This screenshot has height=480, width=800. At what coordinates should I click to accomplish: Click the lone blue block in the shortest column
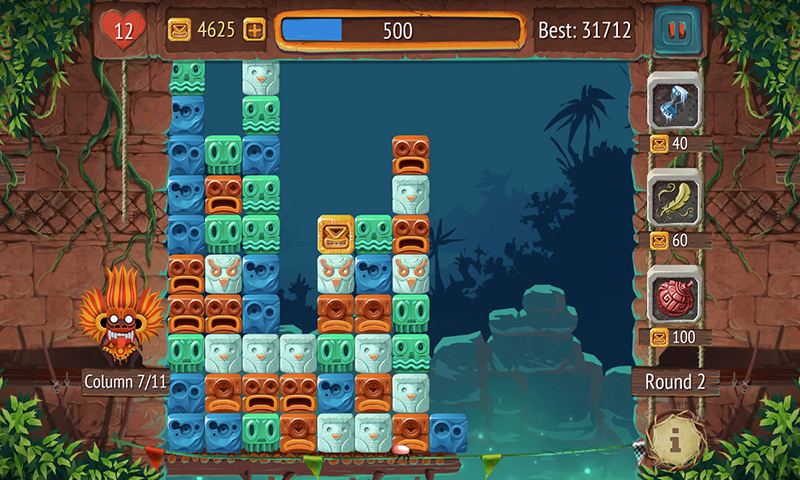448,433
